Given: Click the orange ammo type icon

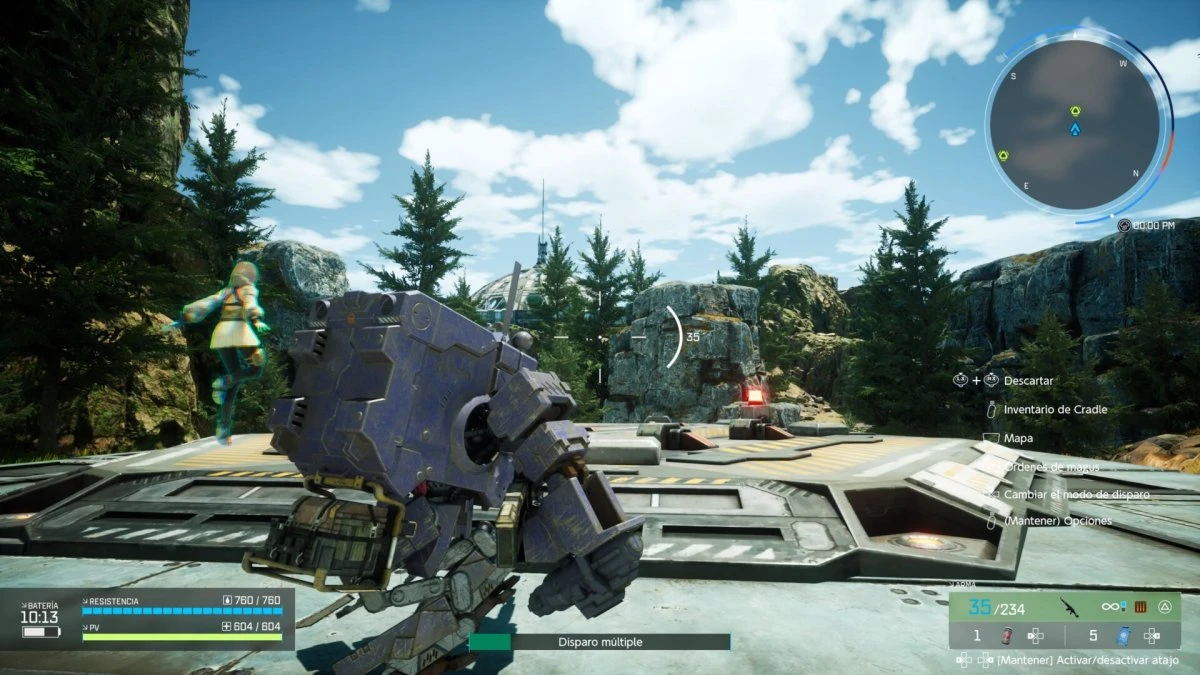Looking at the screenshot, I should pyautogui.click(x=1138, y=606).
